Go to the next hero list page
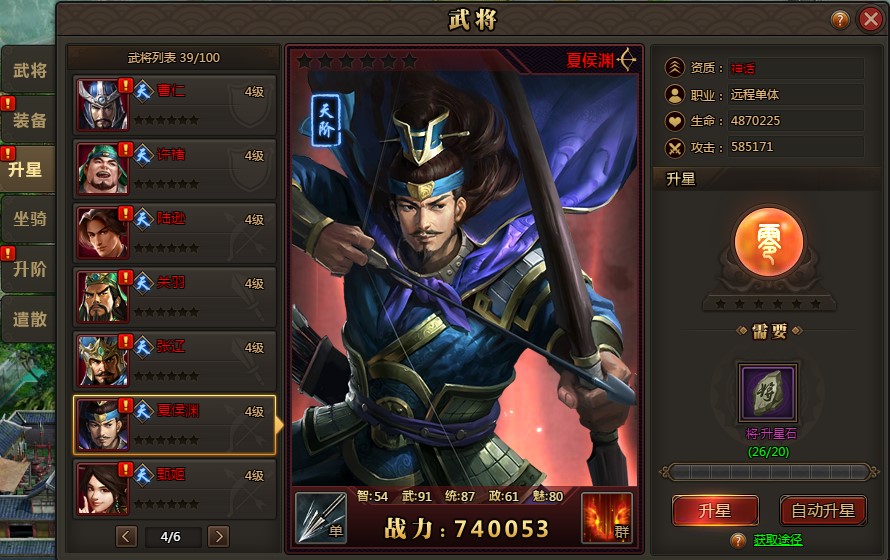This screenshot has width=890, height=560. click(x=218, y=536)
